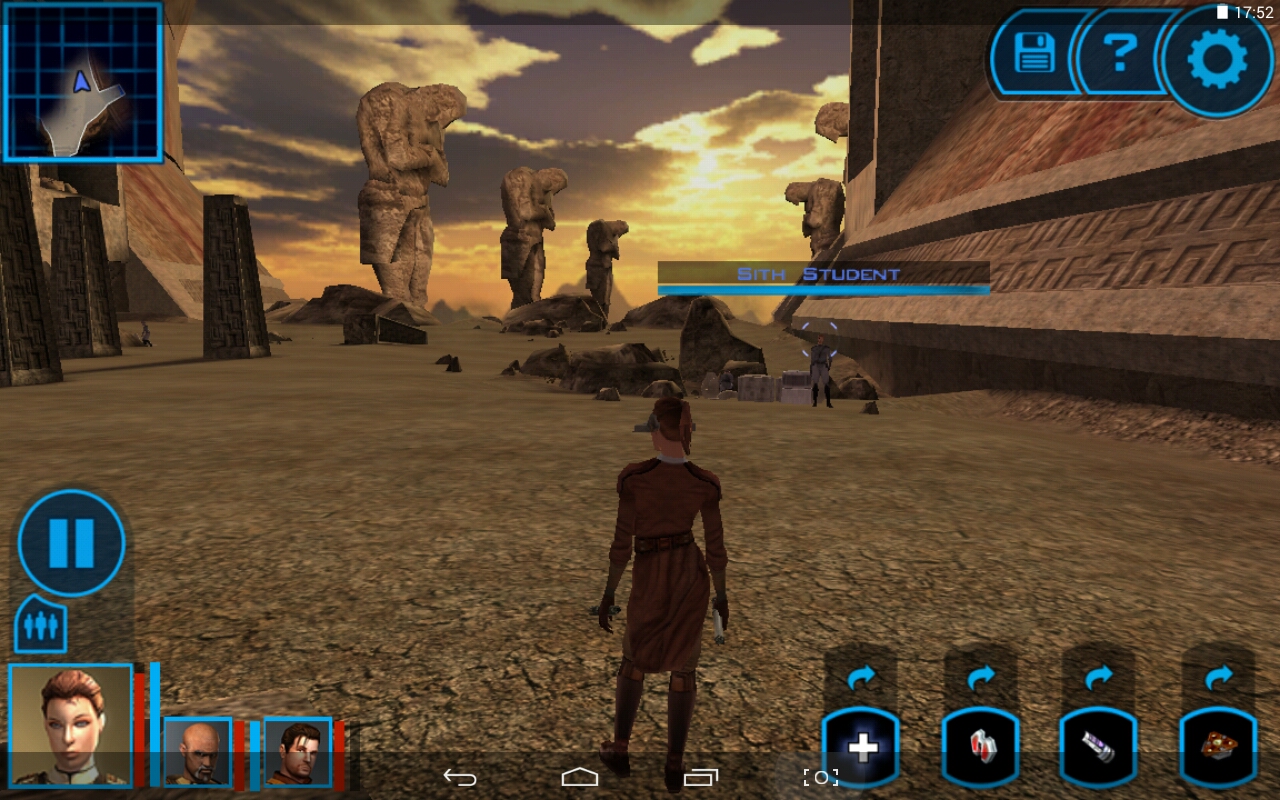The width and height of the screenshot is (1280, 800).
Task: Tap the screen capture icon on the navbar
Action: [820, 775]
